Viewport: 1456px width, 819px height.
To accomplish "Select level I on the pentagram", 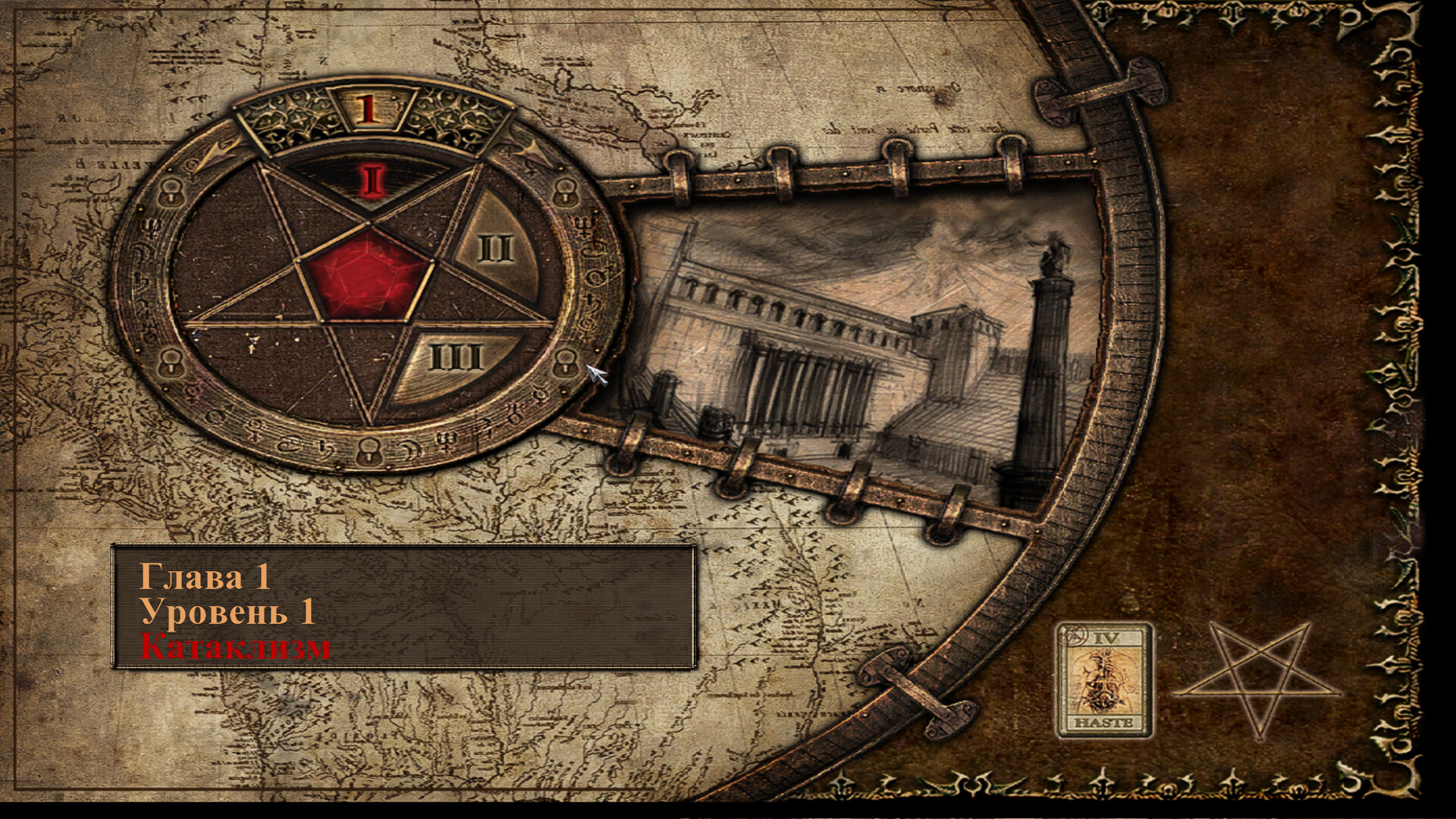I will 371,180.
